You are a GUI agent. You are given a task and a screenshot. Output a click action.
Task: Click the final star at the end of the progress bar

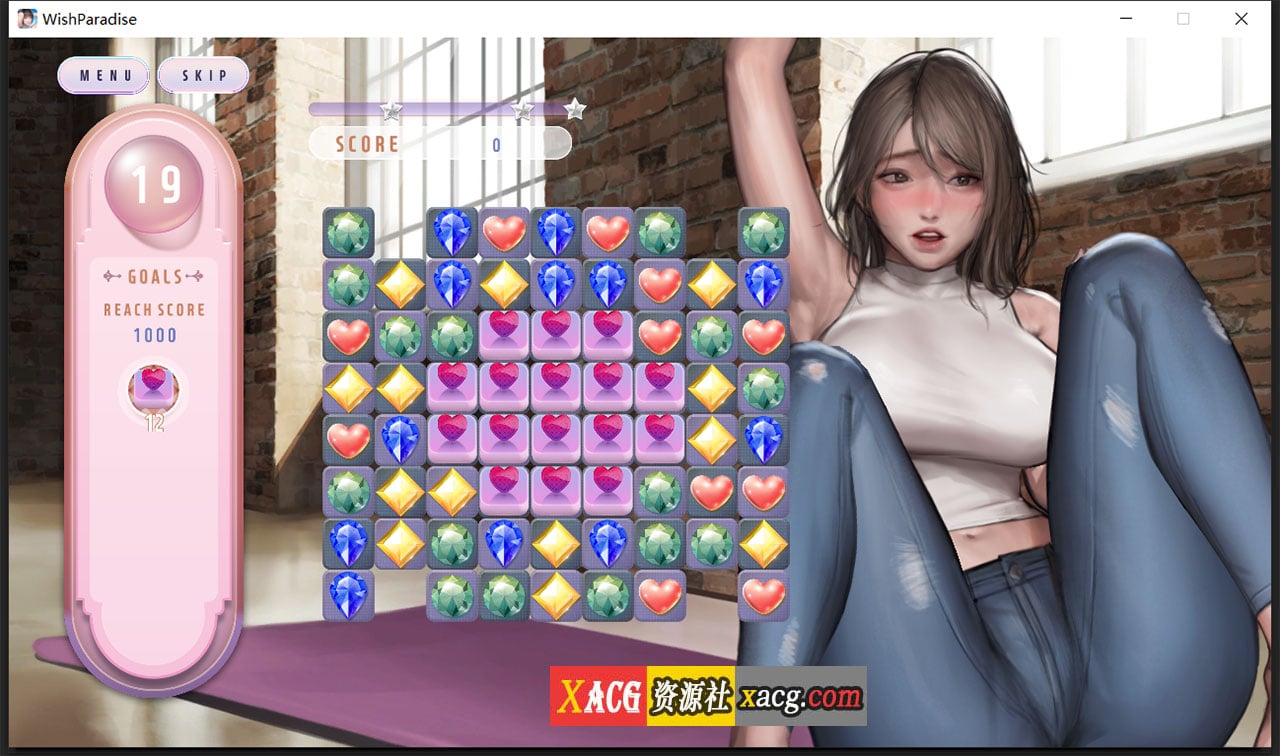click(575, 108)
